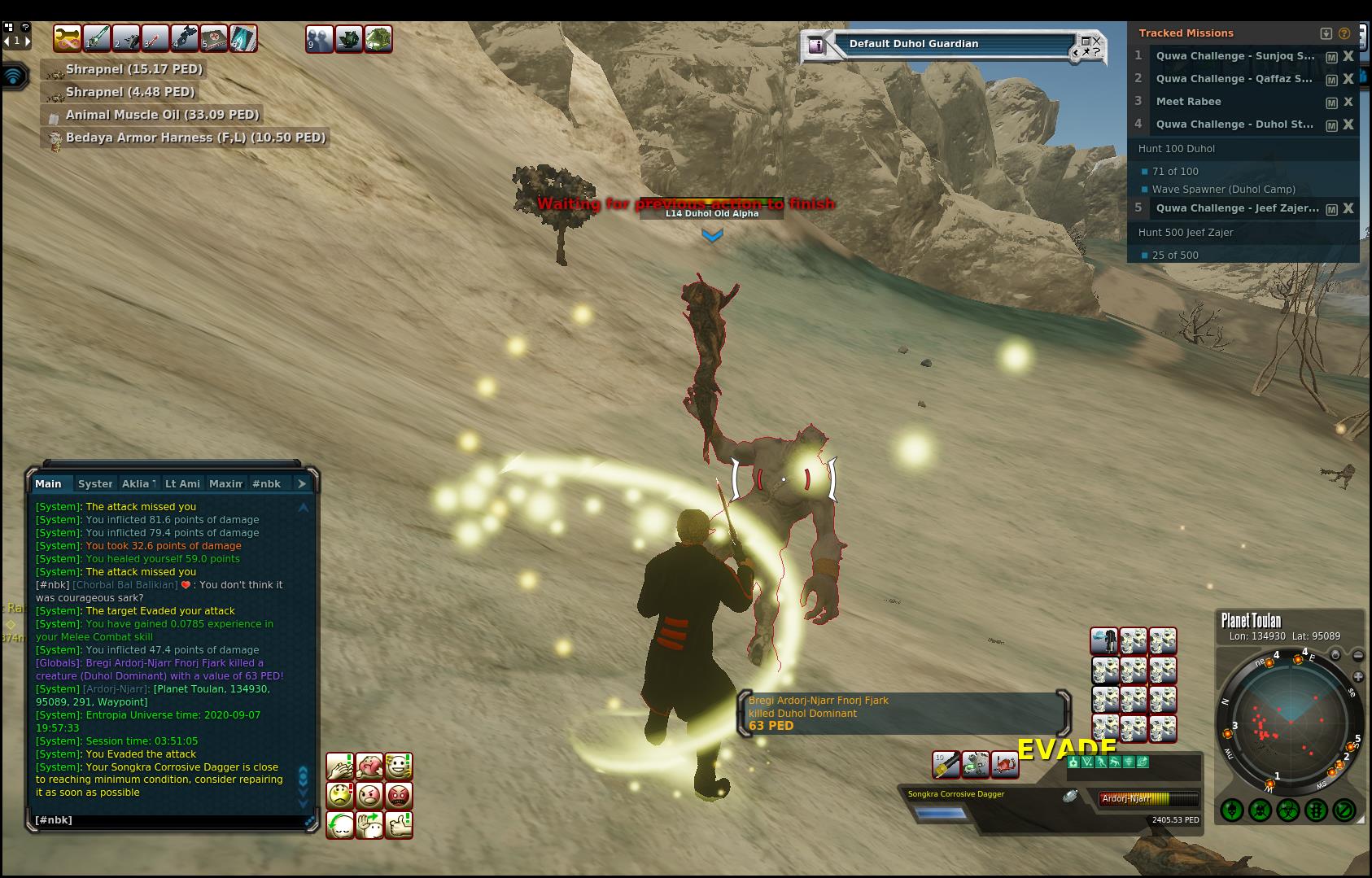Click the biohazard icon under the radar
Screen dimensions: 1372x878
(1287, 810)
